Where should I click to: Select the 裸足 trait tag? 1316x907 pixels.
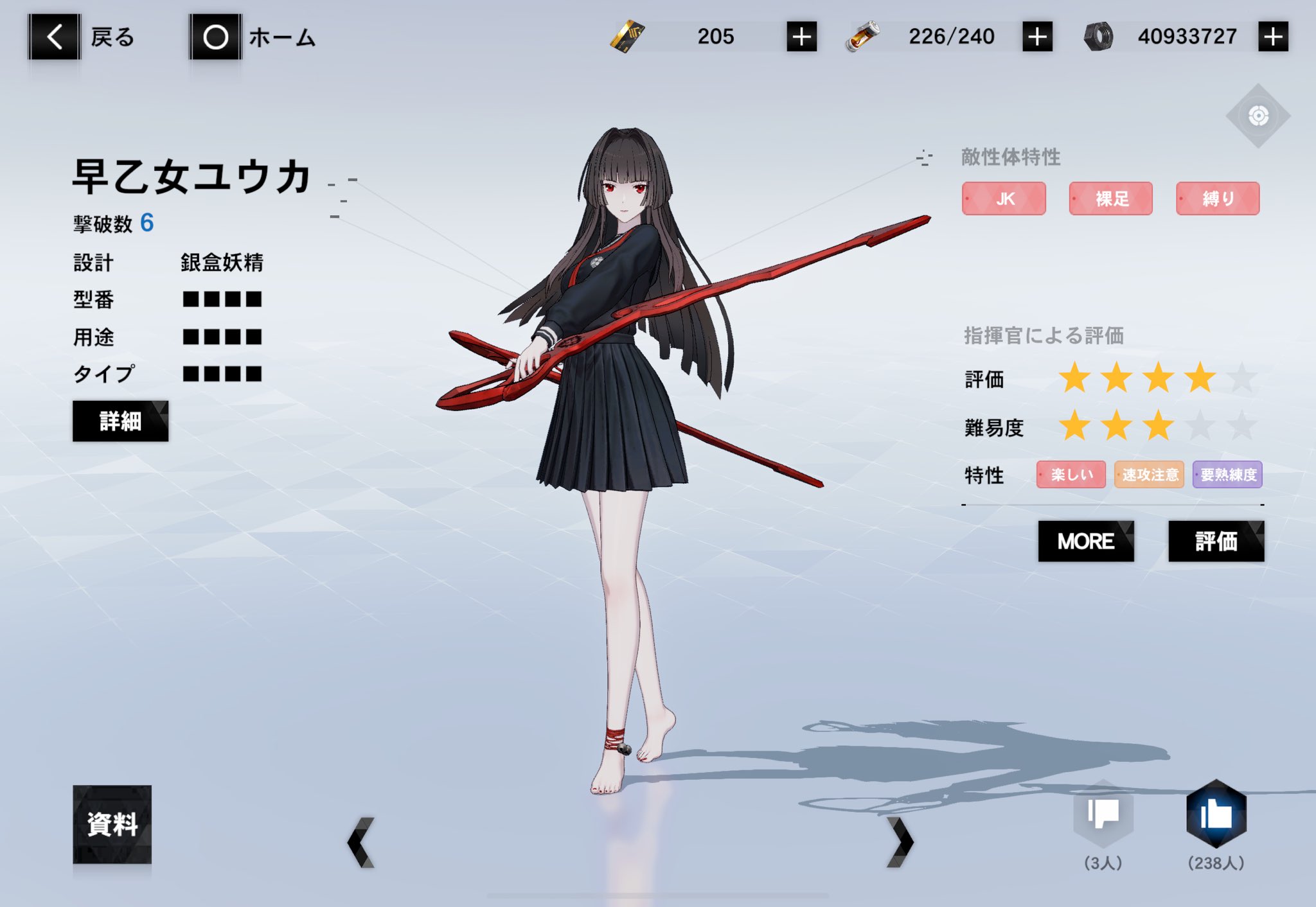1110,198
